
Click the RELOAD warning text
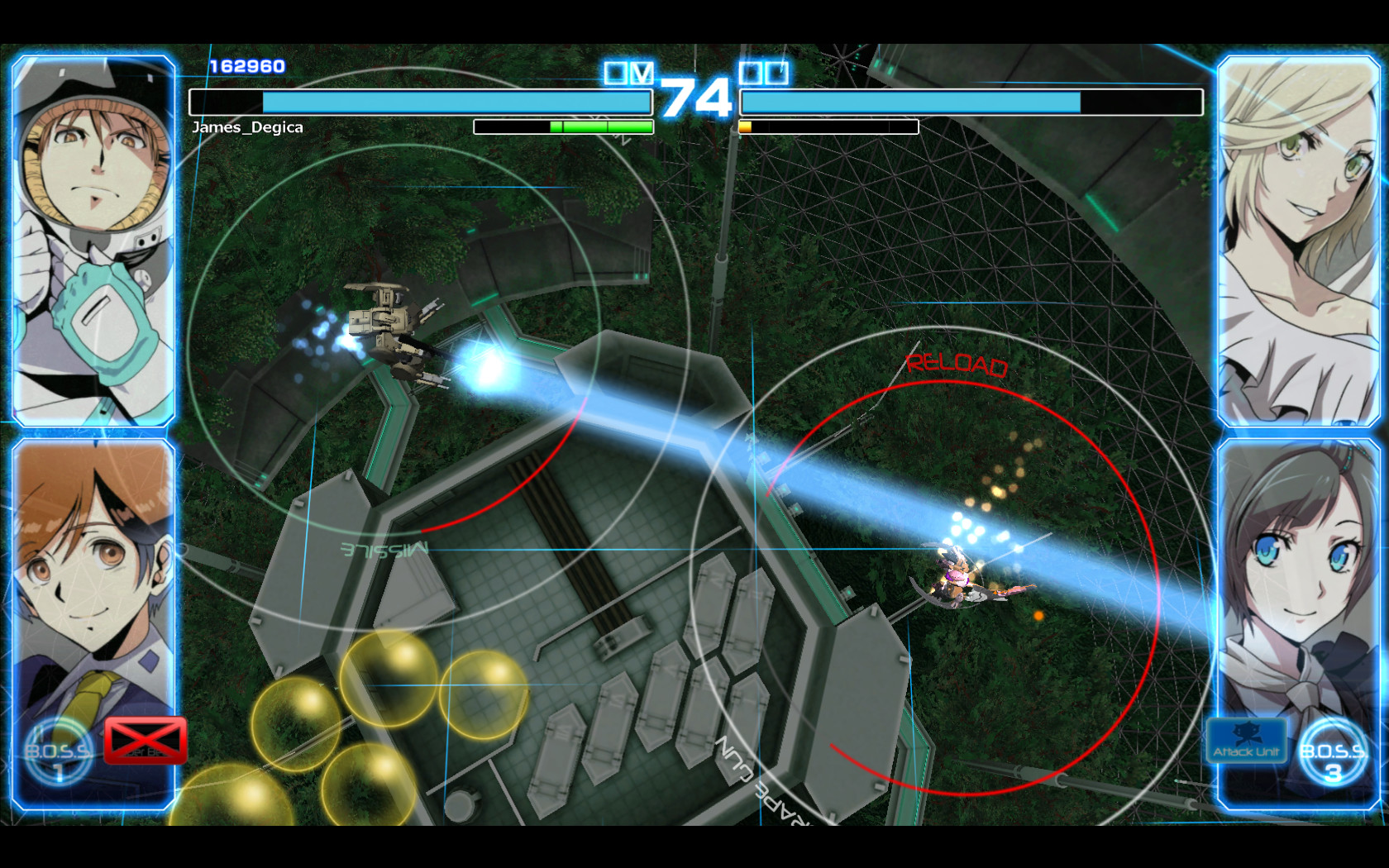pyautogui.click(x=957, y=364)
